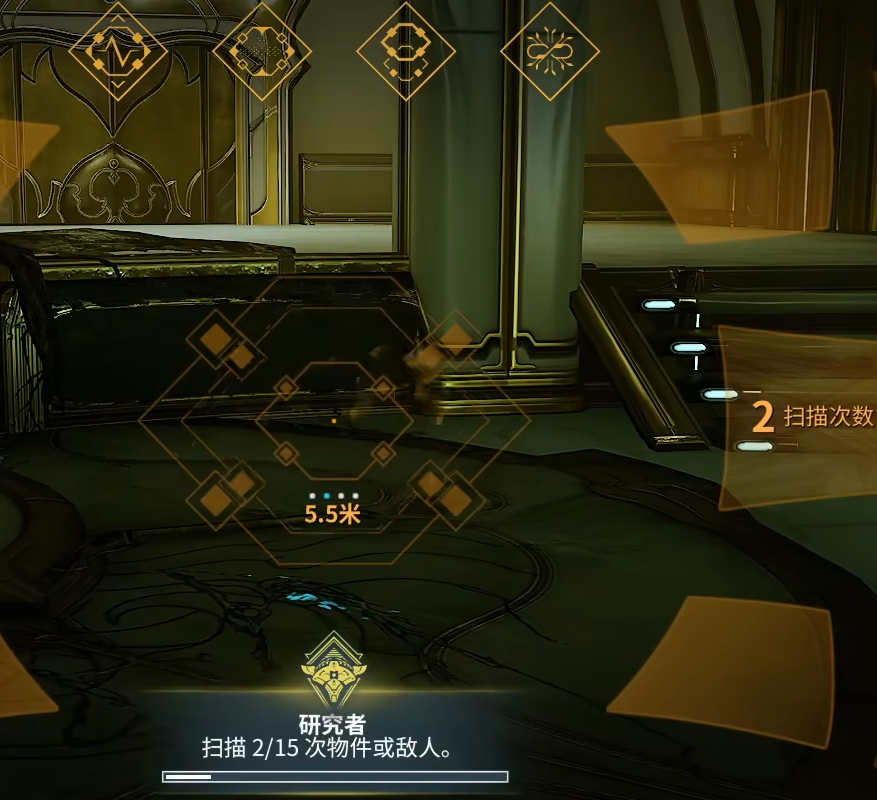Select the zigzag pulse diamond icon
This screenshot has width=877, height=800.
118,50
